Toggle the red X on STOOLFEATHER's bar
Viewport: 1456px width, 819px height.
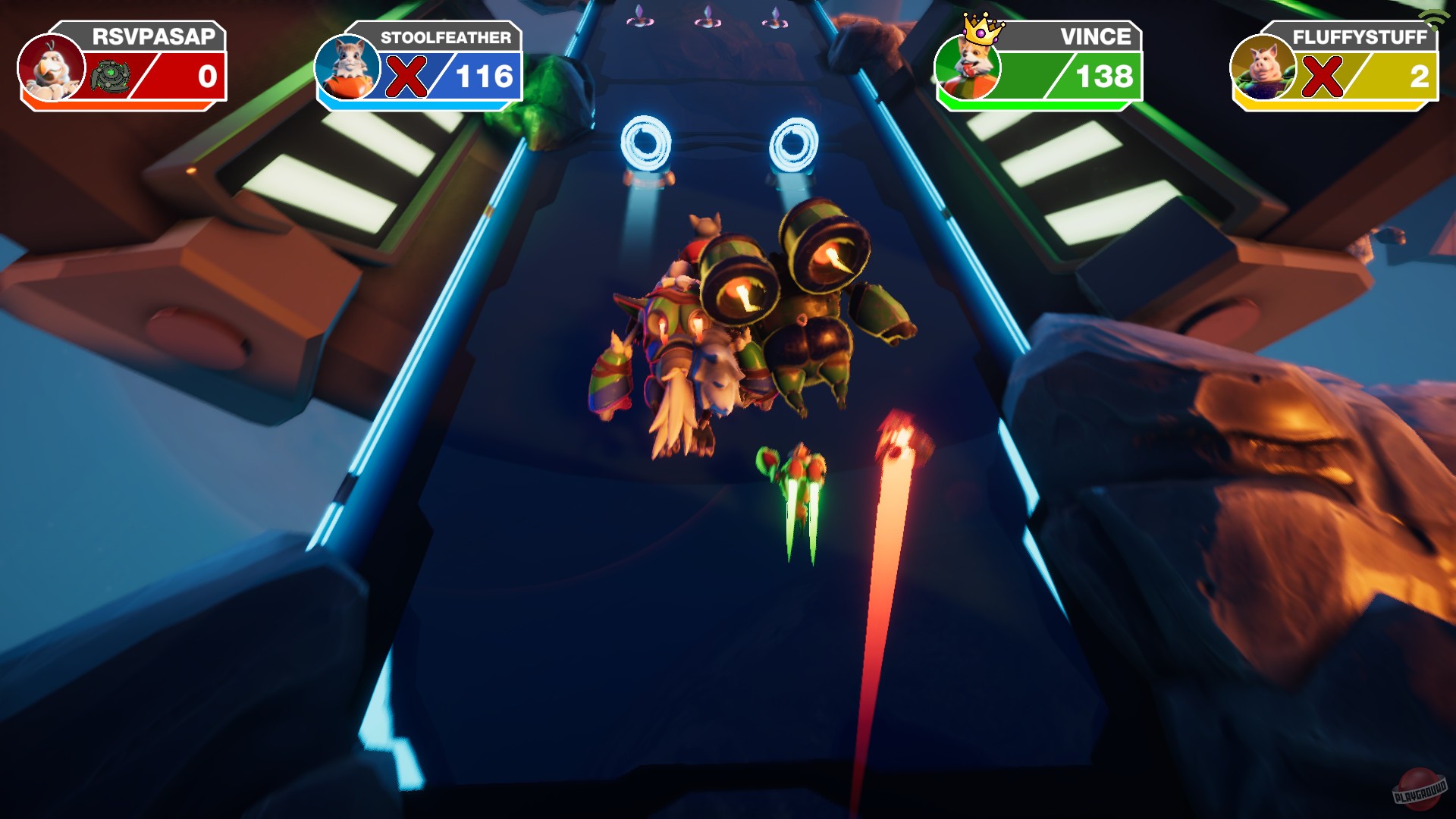pos(406,76)
